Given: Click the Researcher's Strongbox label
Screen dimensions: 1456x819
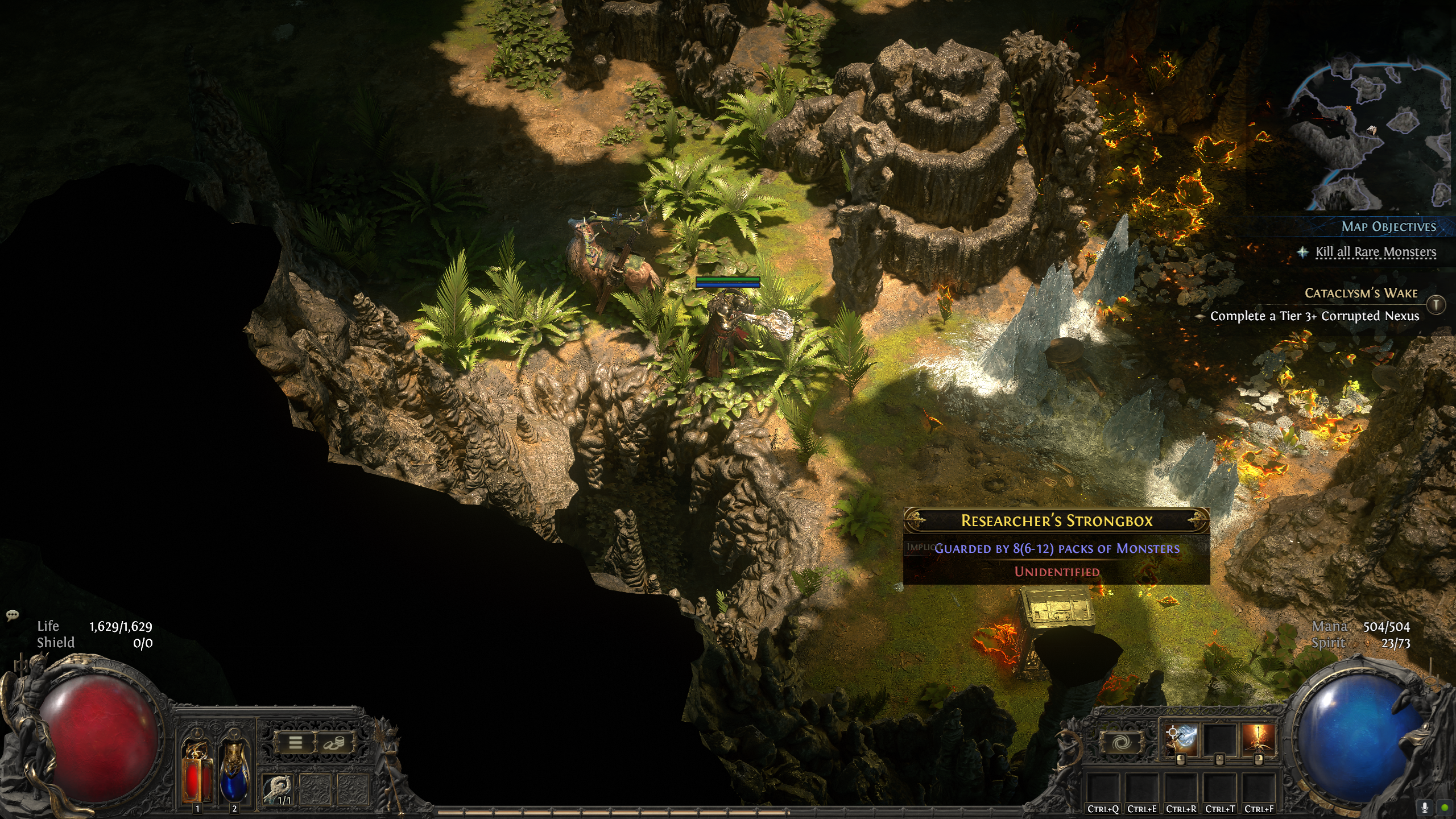Looking at the screenshot, I should (x=1056, y=520).
